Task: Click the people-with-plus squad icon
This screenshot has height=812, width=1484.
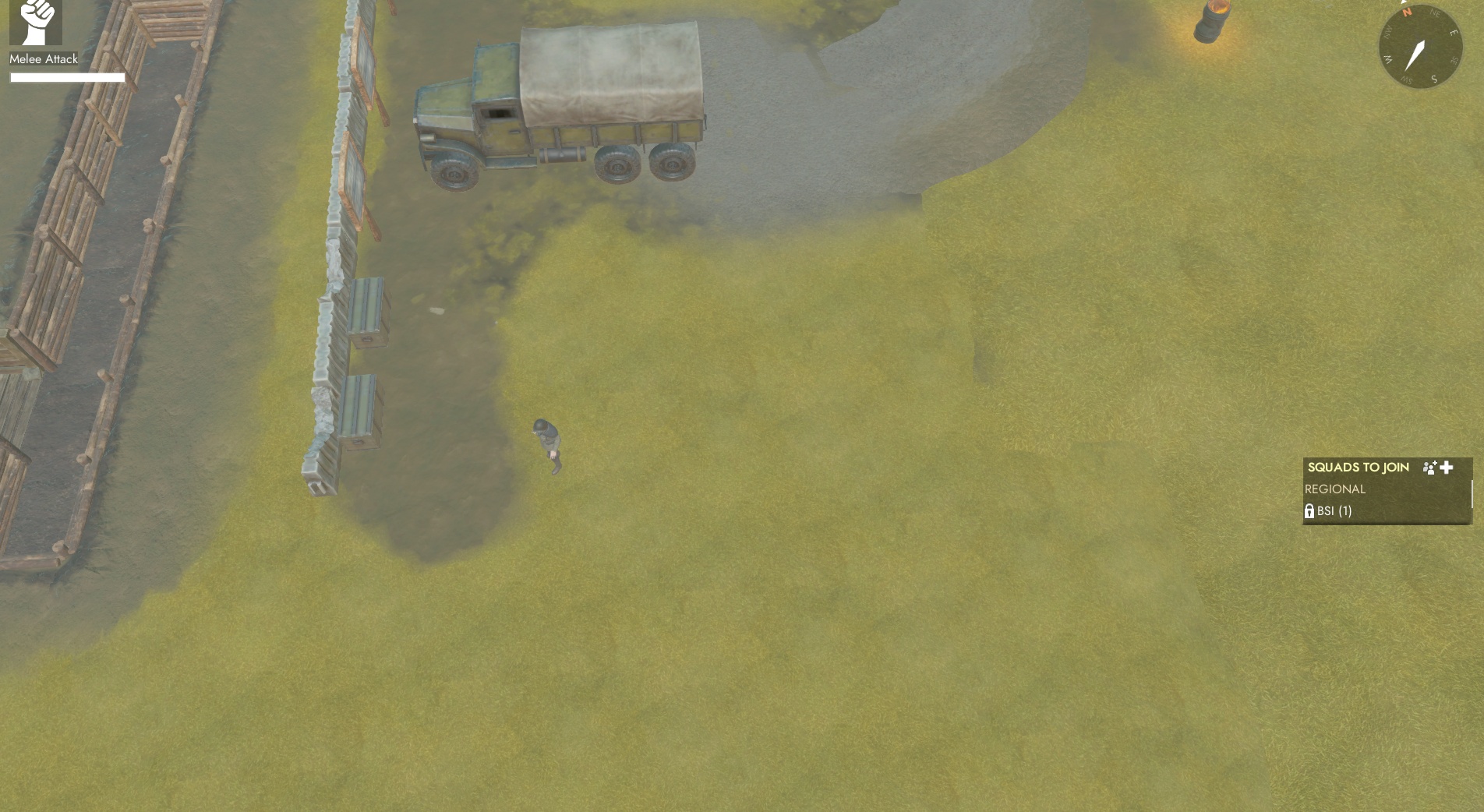Action: pos(1429,468)
